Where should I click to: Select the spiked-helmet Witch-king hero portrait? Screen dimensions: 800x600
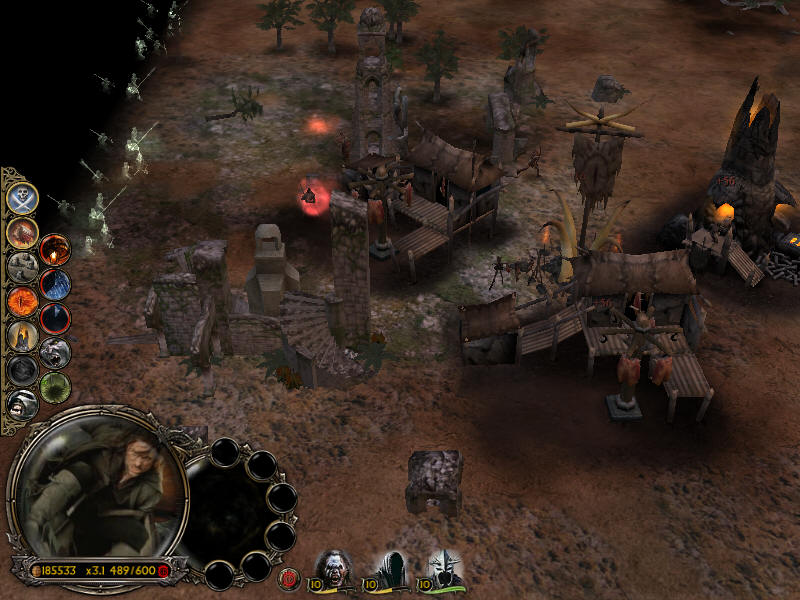(445, 568)
